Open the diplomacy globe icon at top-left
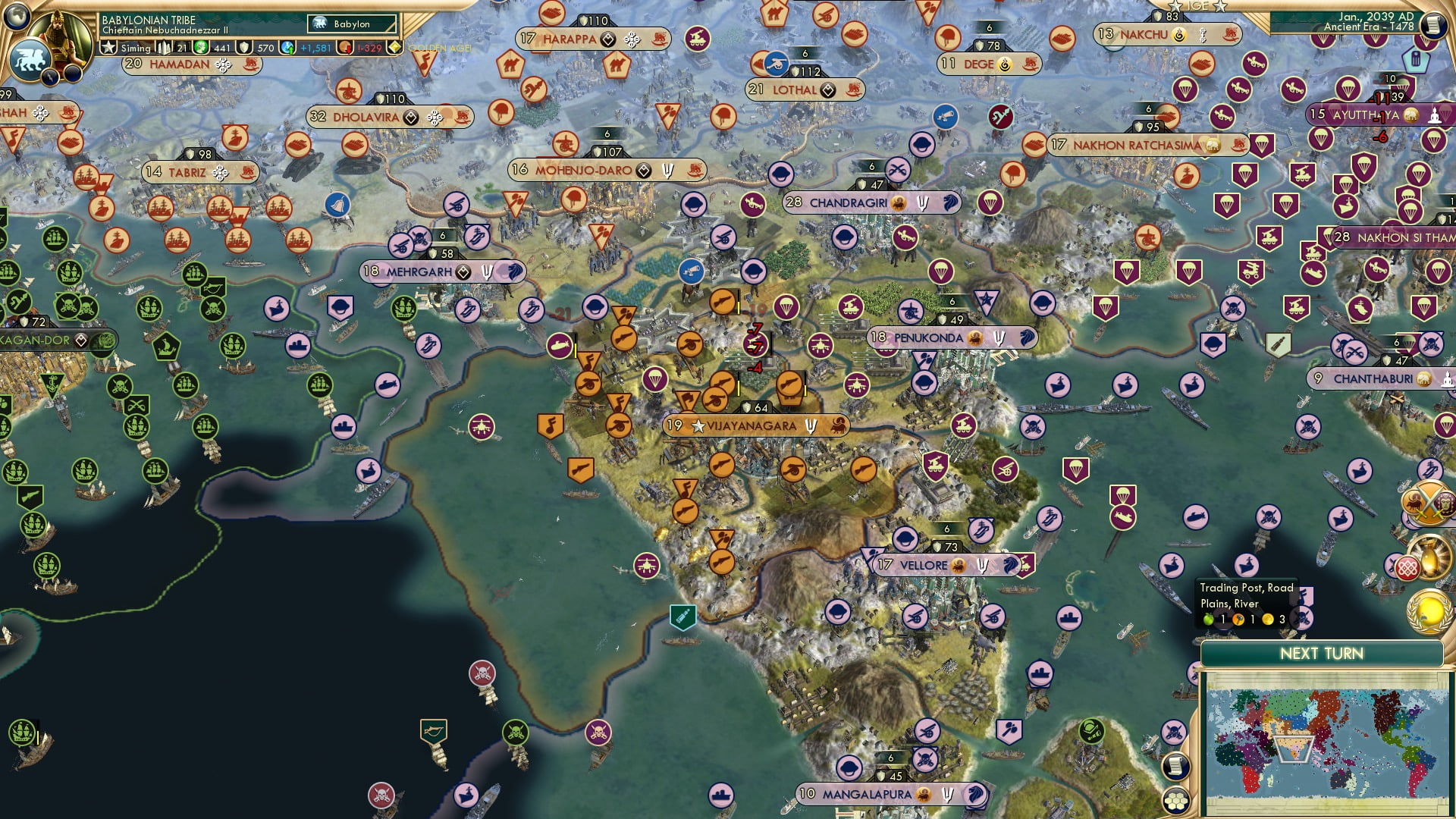This screenshot has height=819, width=1456. [x=16, y=15]
